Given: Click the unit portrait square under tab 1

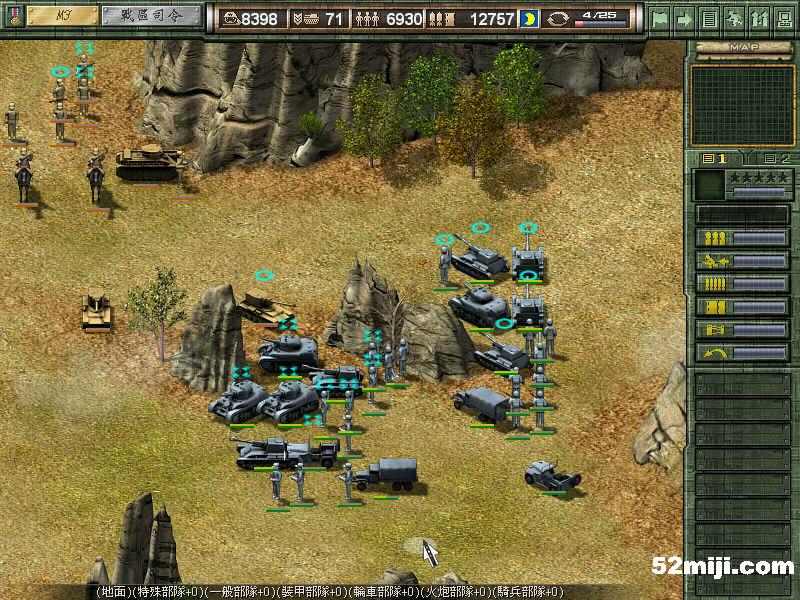Looking at the screenshot, I should point(708,184).
